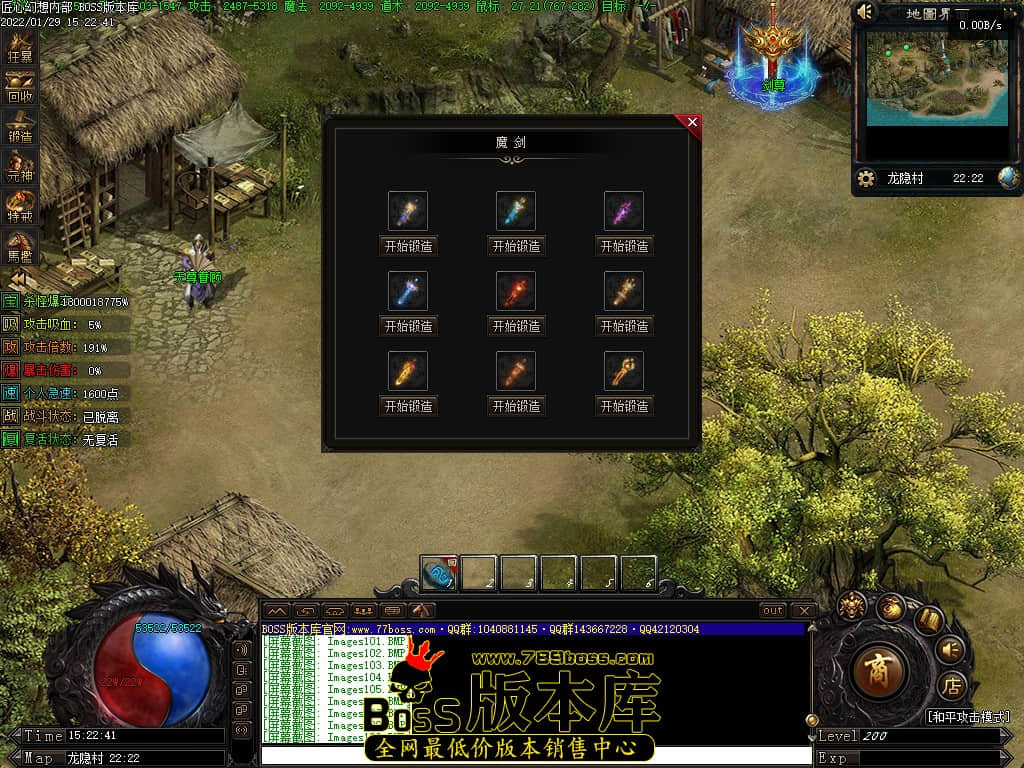Select the red flaming sword icon
This screenshot has width=1024, height=768.
516,291
